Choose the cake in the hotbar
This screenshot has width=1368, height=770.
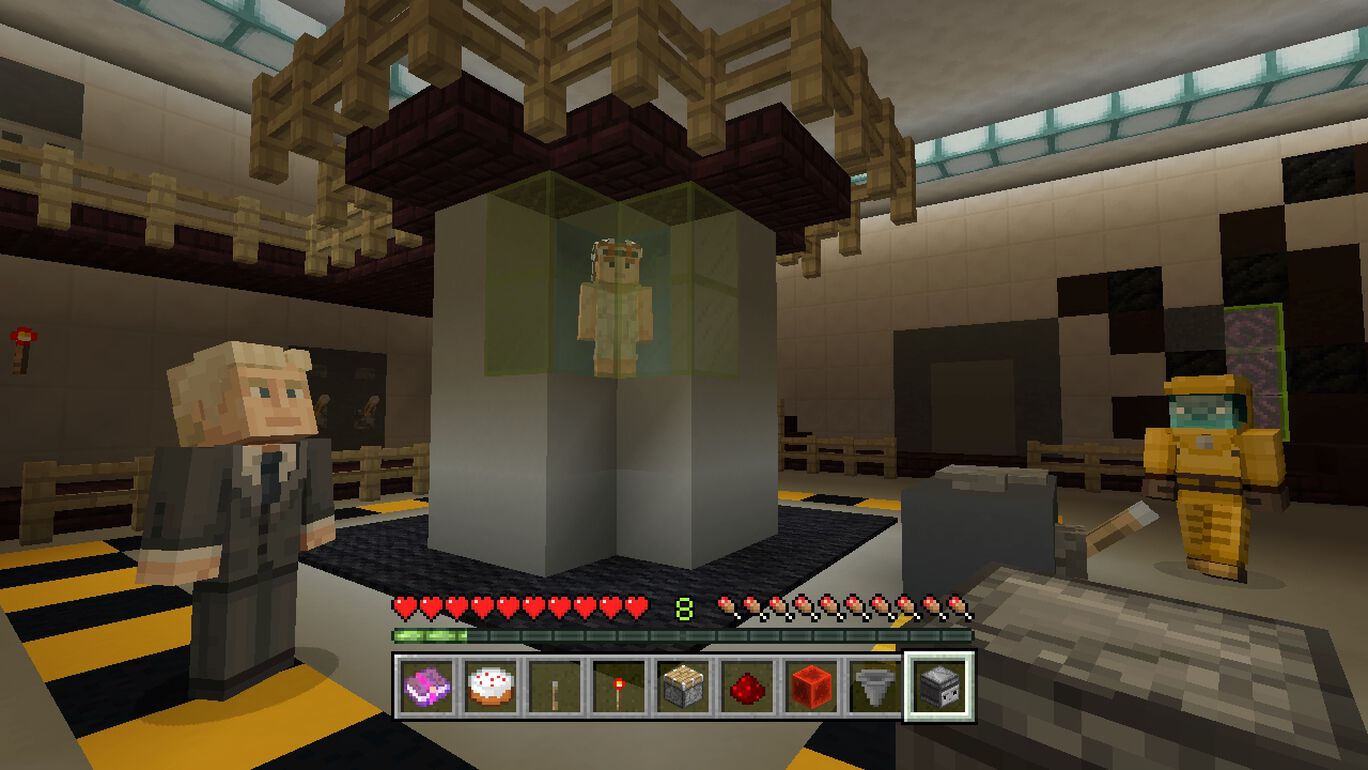[492, 686]
